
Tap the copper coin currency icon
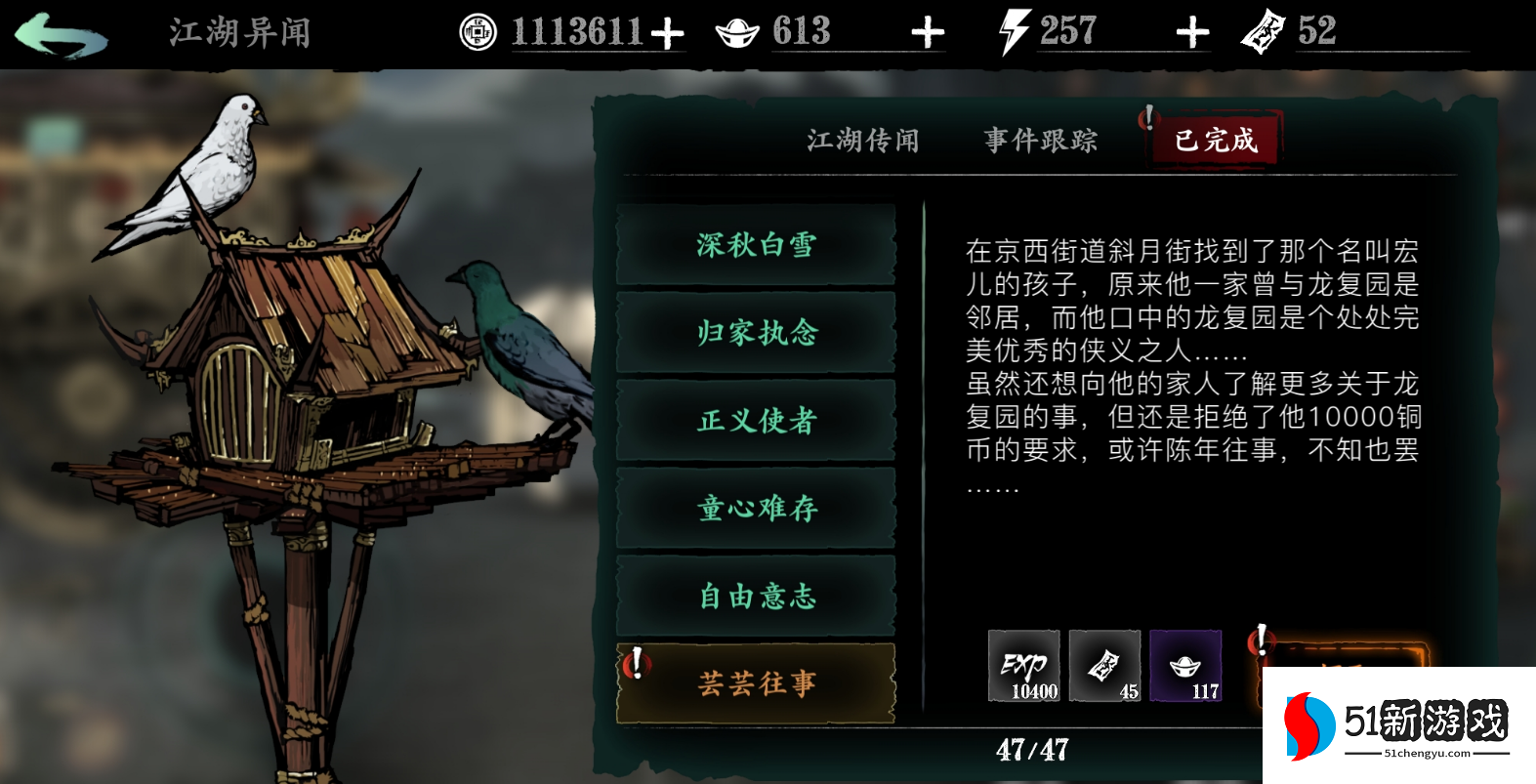(x=477, y=29)
